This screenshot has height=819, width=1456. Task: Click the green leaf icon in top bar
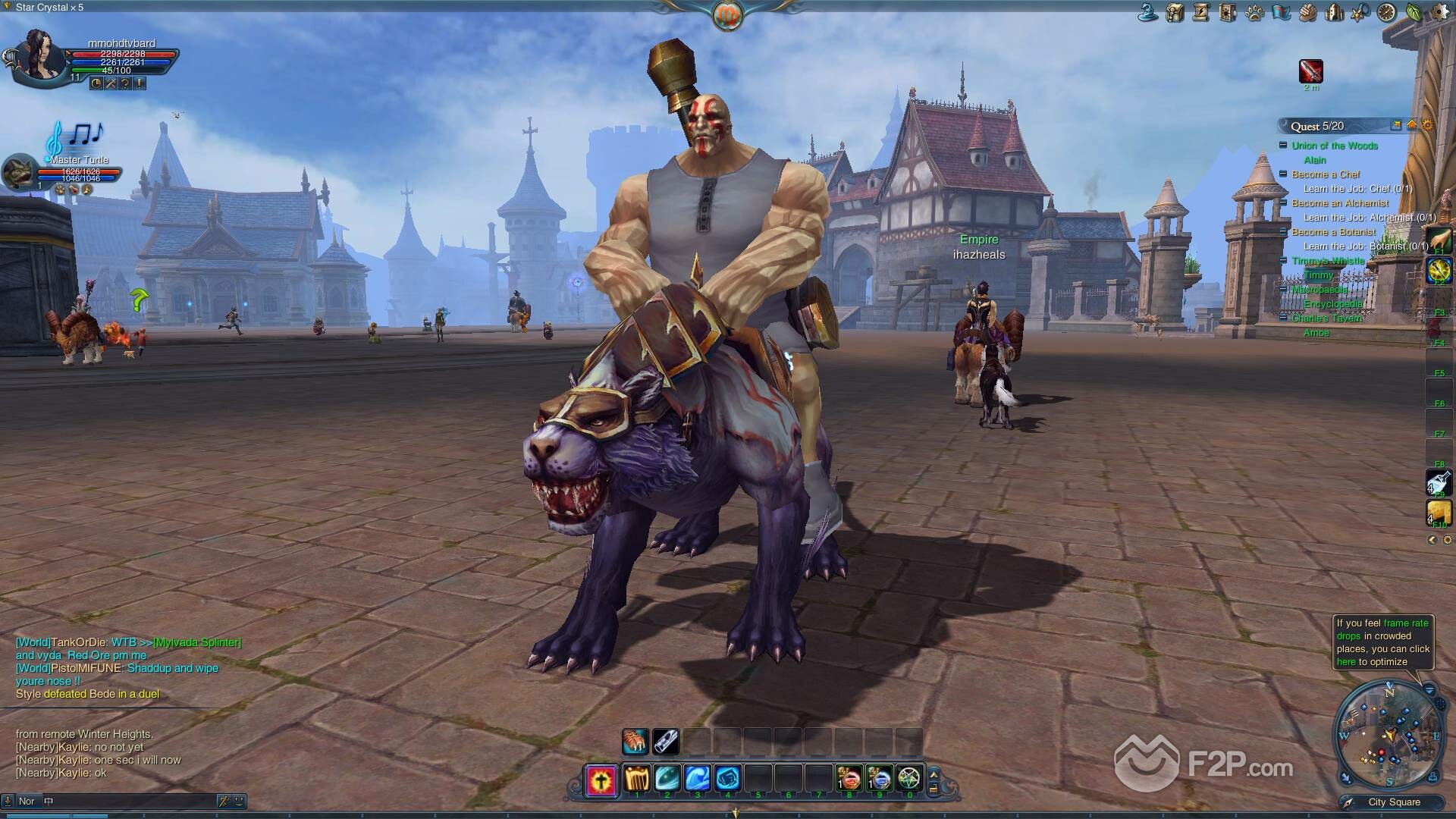point(1414,12)
